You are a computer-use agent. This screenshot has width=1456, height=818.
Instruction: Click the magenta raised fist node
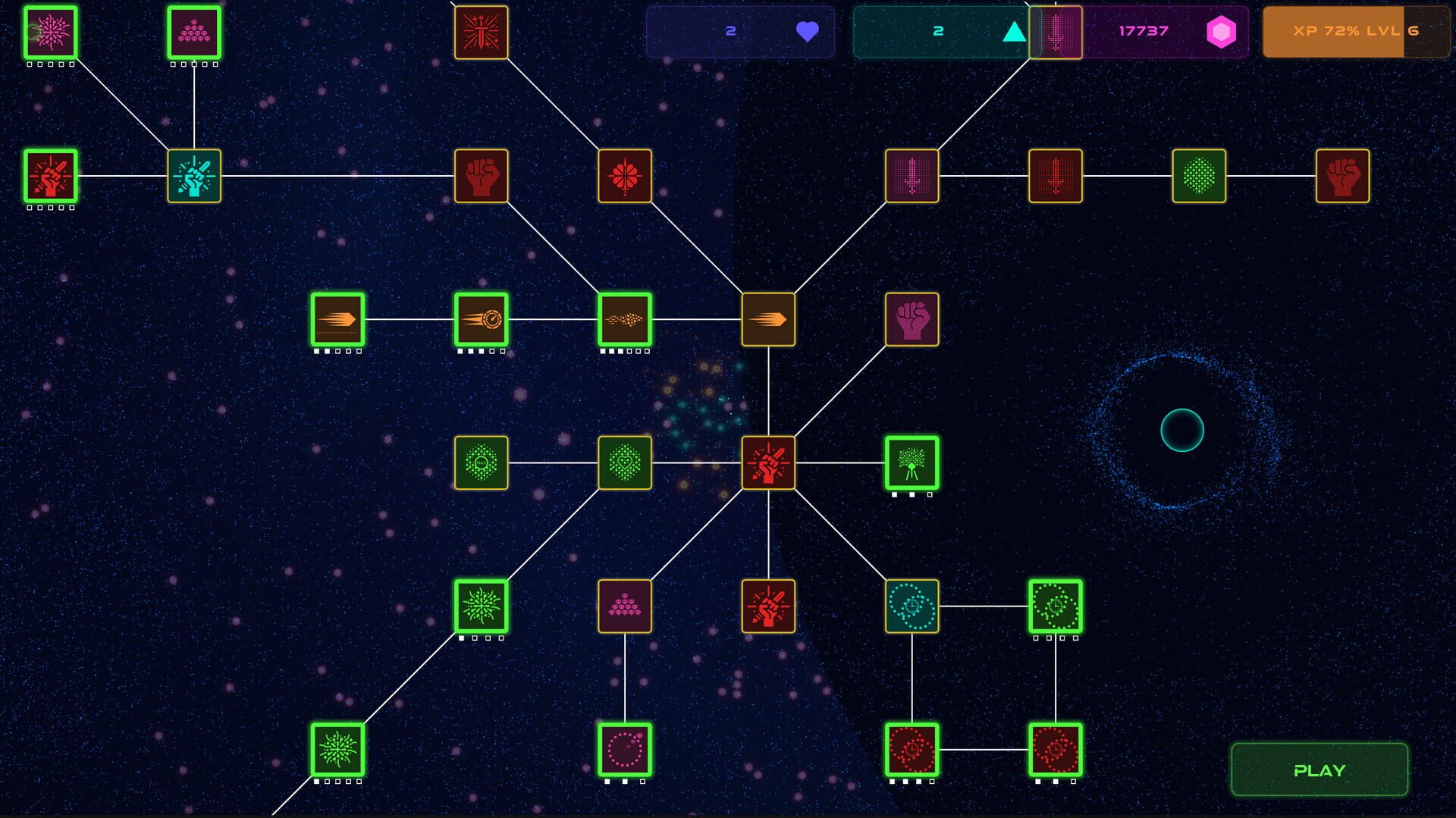(912, 319)
